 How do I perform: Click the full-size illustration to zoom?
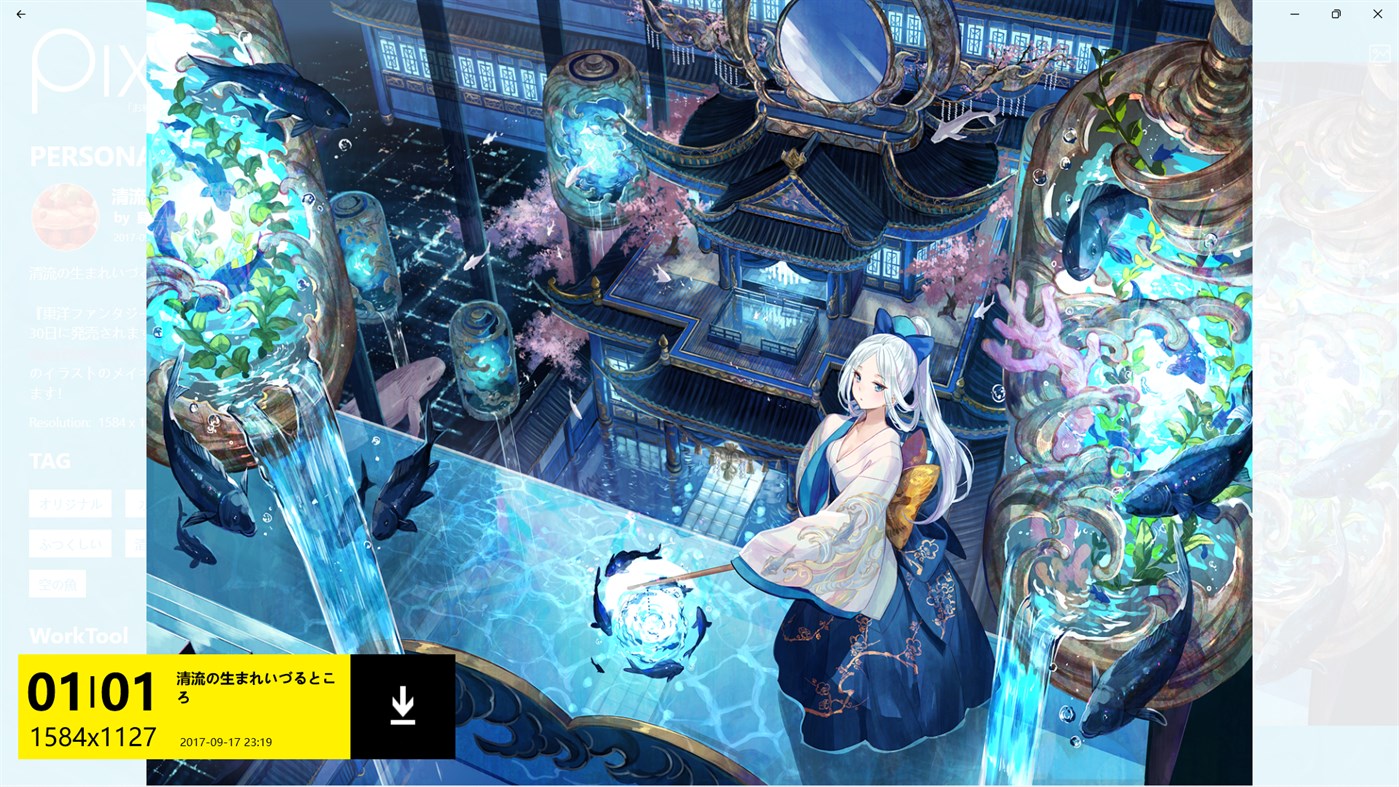pyautogui.click(x=700, y=390)
